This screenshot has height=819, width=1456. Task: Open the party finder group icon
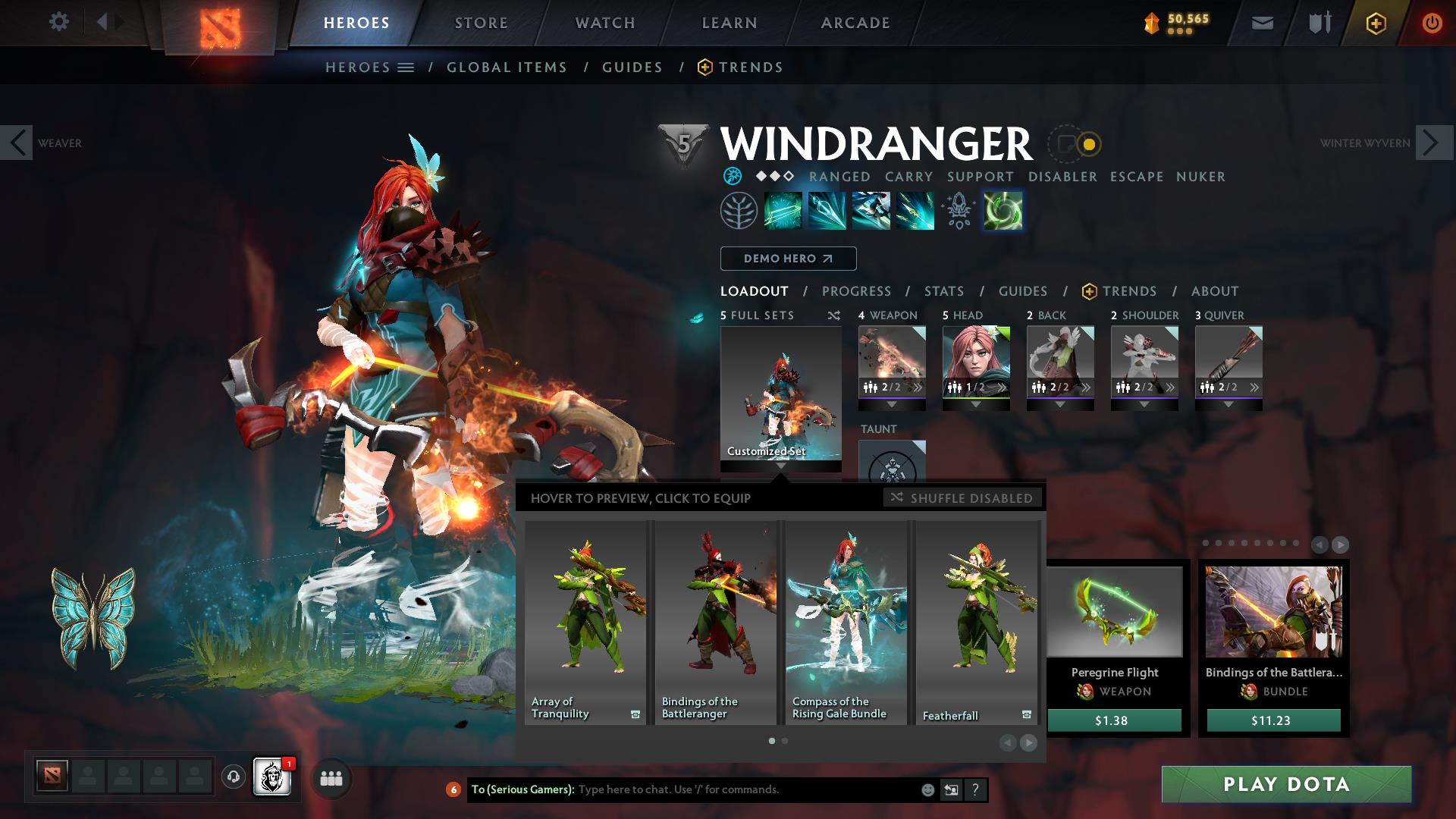(330, 778)
